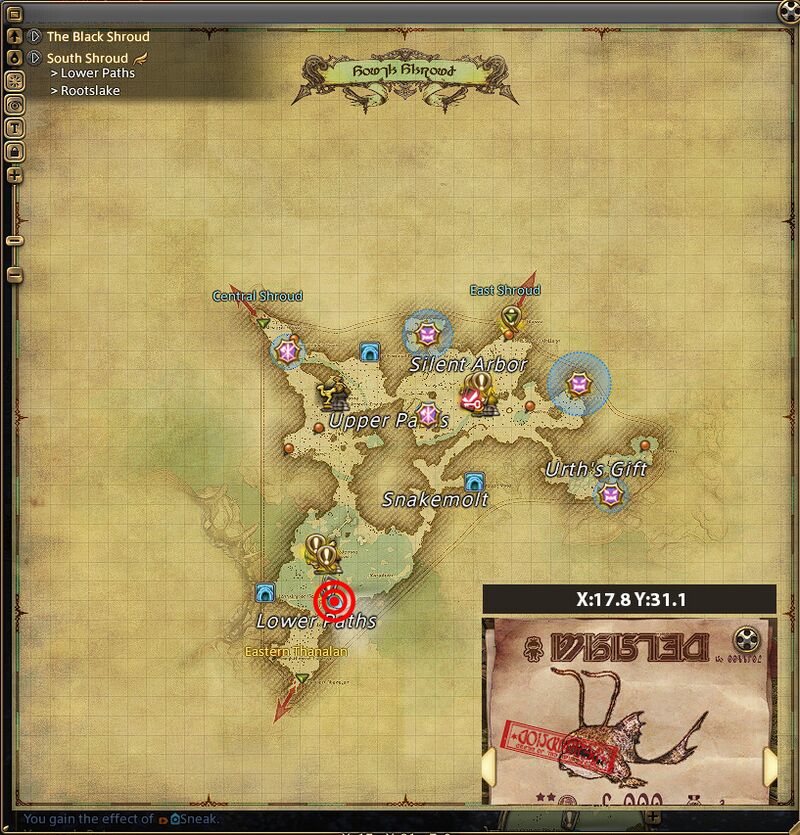Select the red target marker at Lower Paths
800x835 pixels.
[334, 601]
